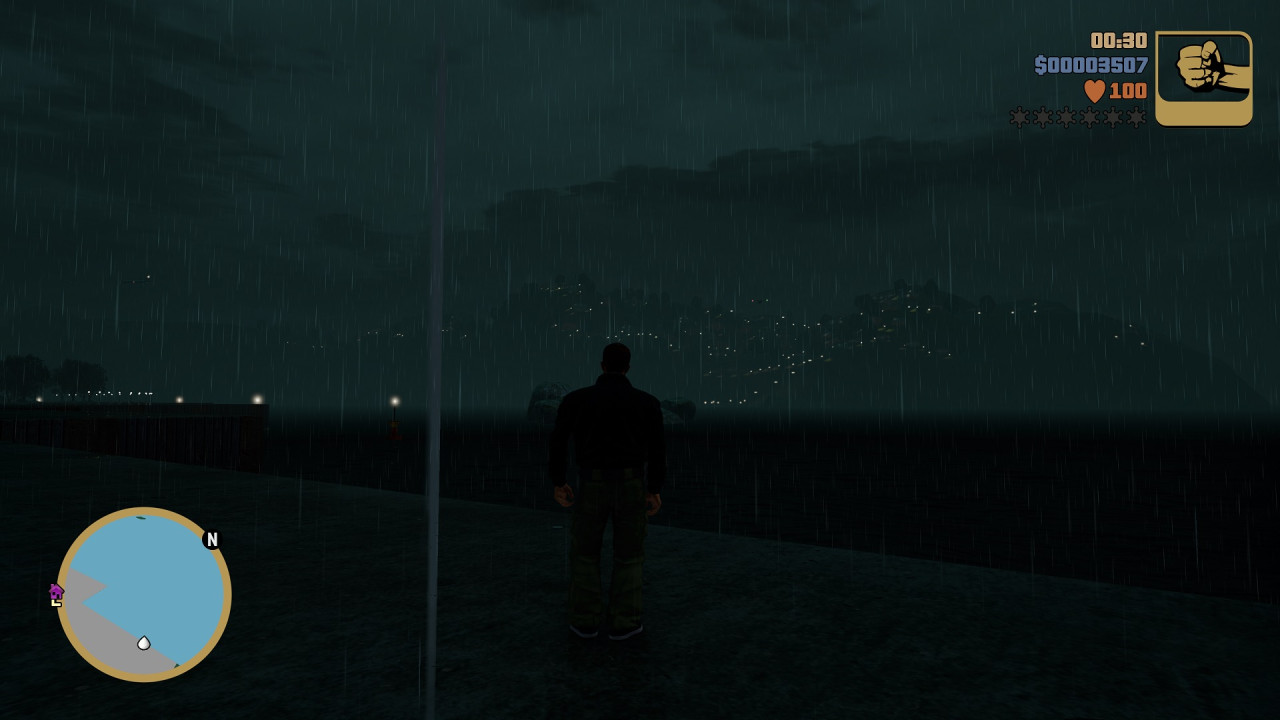The width and height of the screenshot is (1280, 720).
Task: Toggle the third wanted star
Action: [x=1065, y=116]
